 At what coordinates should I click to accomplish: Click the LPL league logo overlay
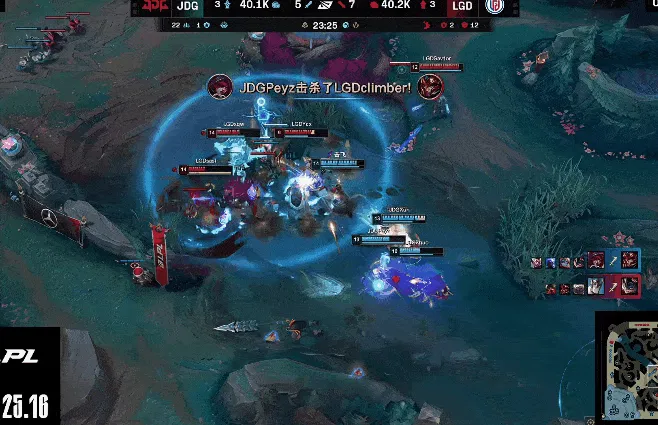(x=20, y=356)
